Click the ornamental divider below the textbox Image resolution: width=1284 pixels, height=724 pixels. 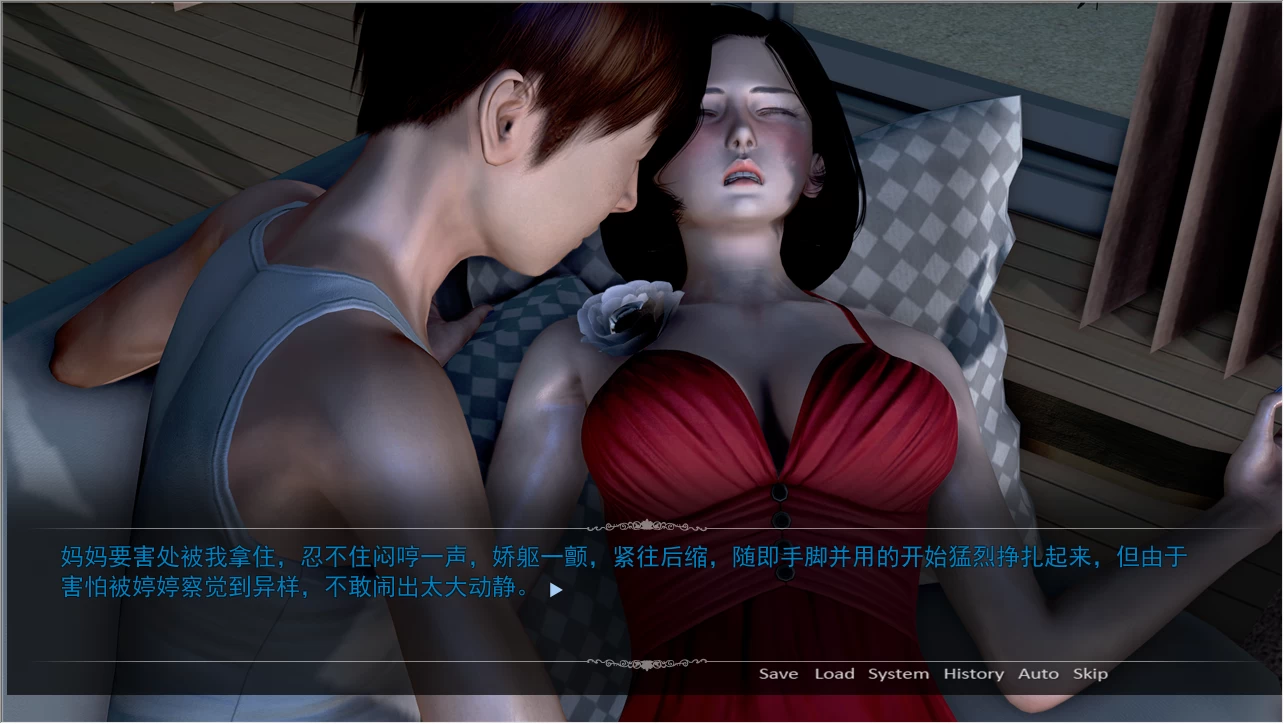(647, 663)
